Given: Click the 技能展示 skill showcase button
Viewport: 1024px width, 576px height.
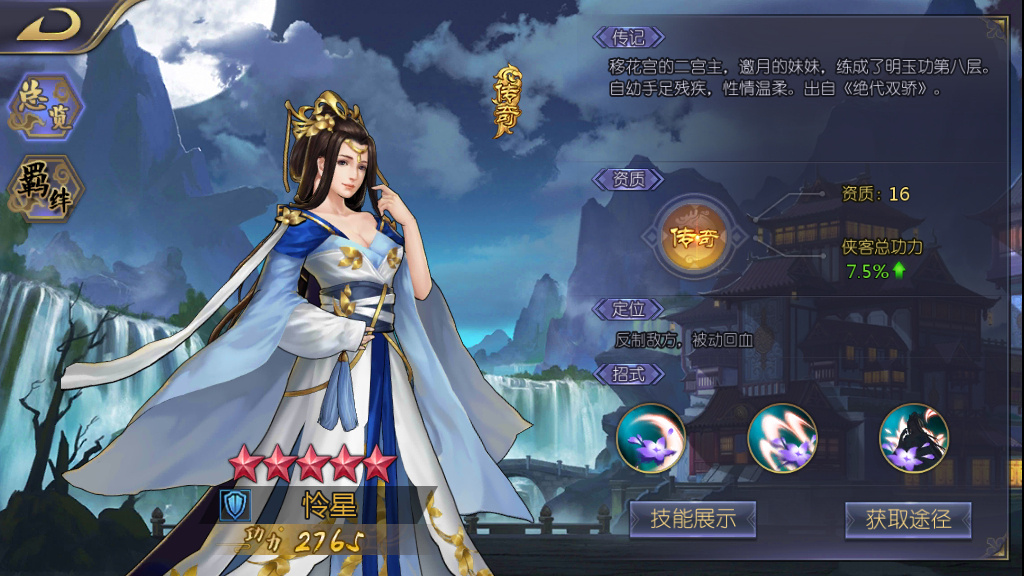Looking at the screenshot, I should coord(692,519).
